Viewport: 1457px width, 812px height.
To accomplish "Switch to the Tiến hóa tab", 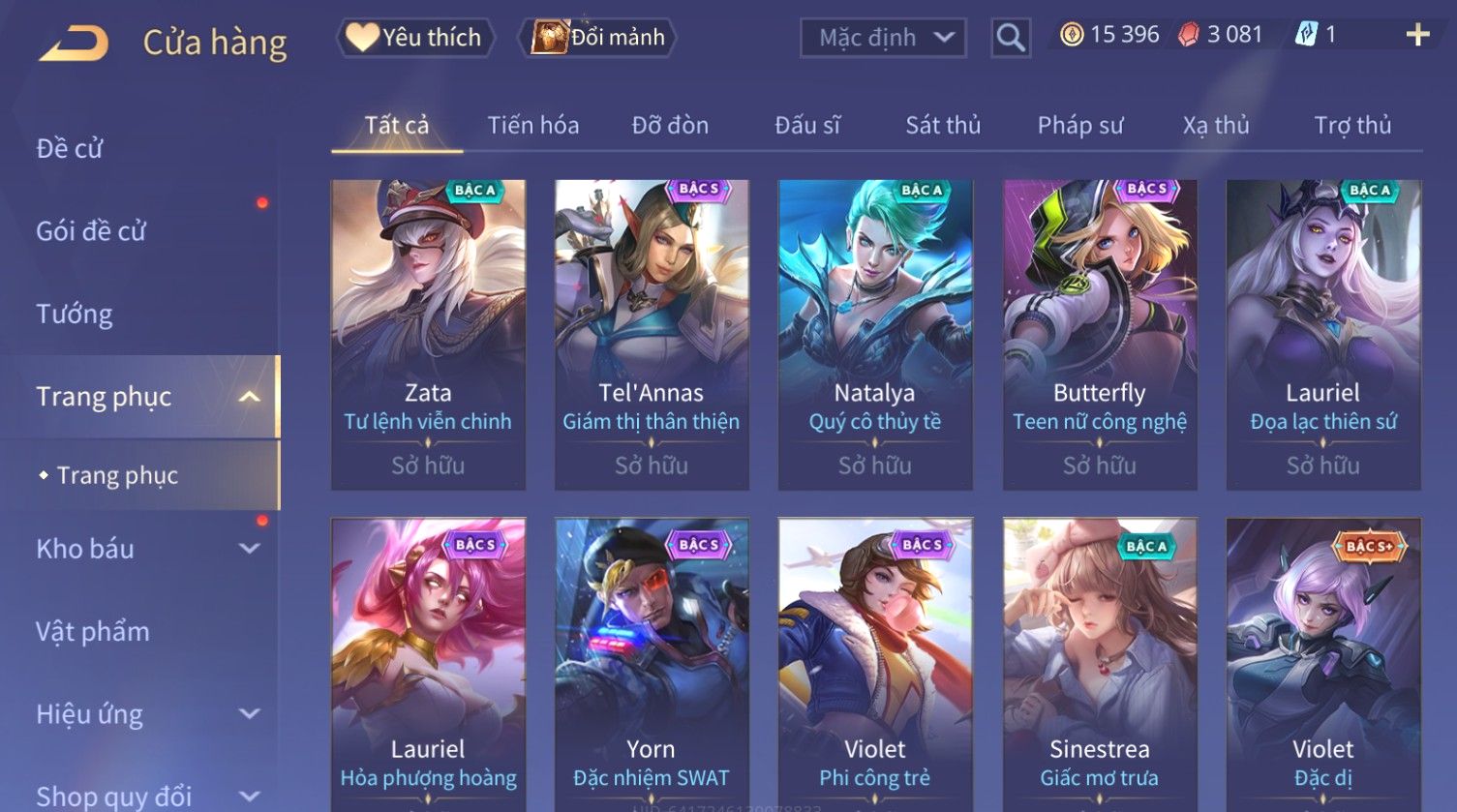I will pos(532,126).
